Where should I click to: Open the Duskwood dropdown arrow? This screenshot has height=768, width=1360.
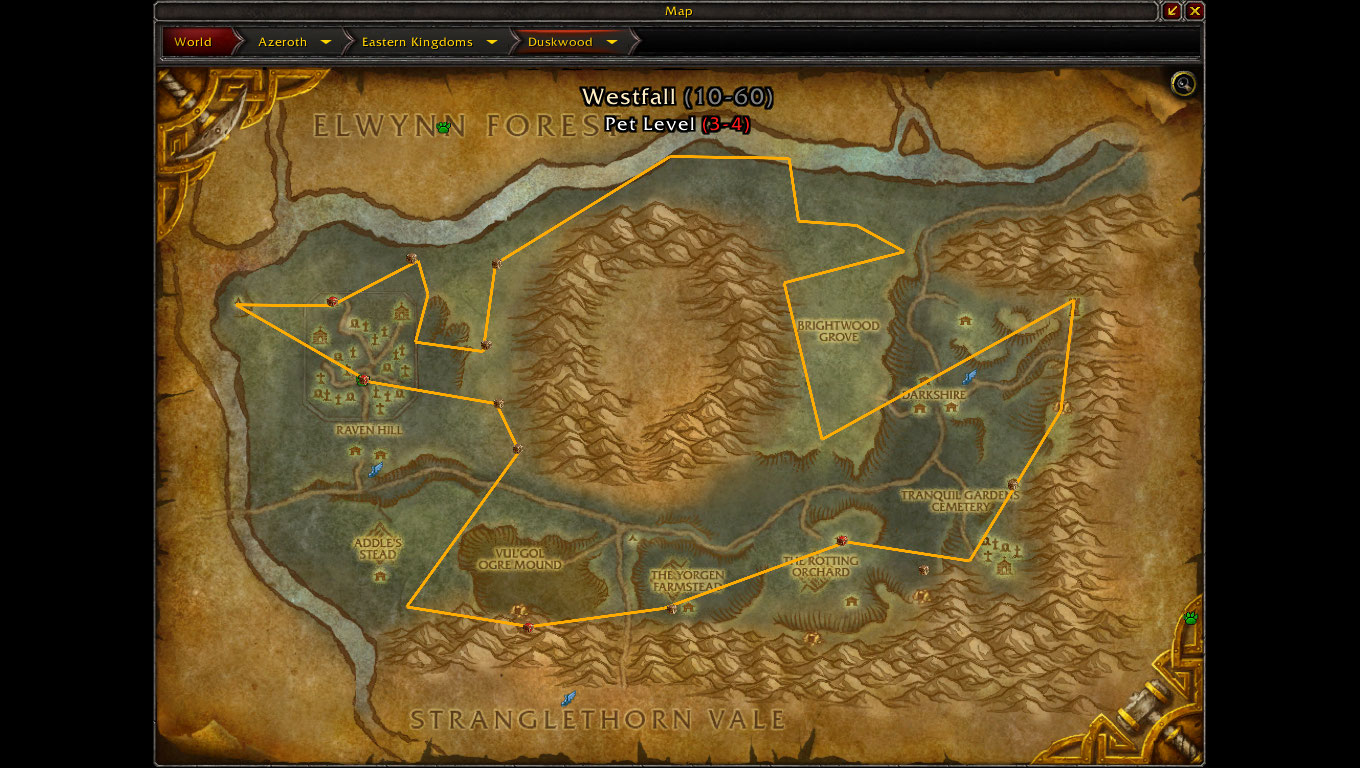[x=612, y=42]
